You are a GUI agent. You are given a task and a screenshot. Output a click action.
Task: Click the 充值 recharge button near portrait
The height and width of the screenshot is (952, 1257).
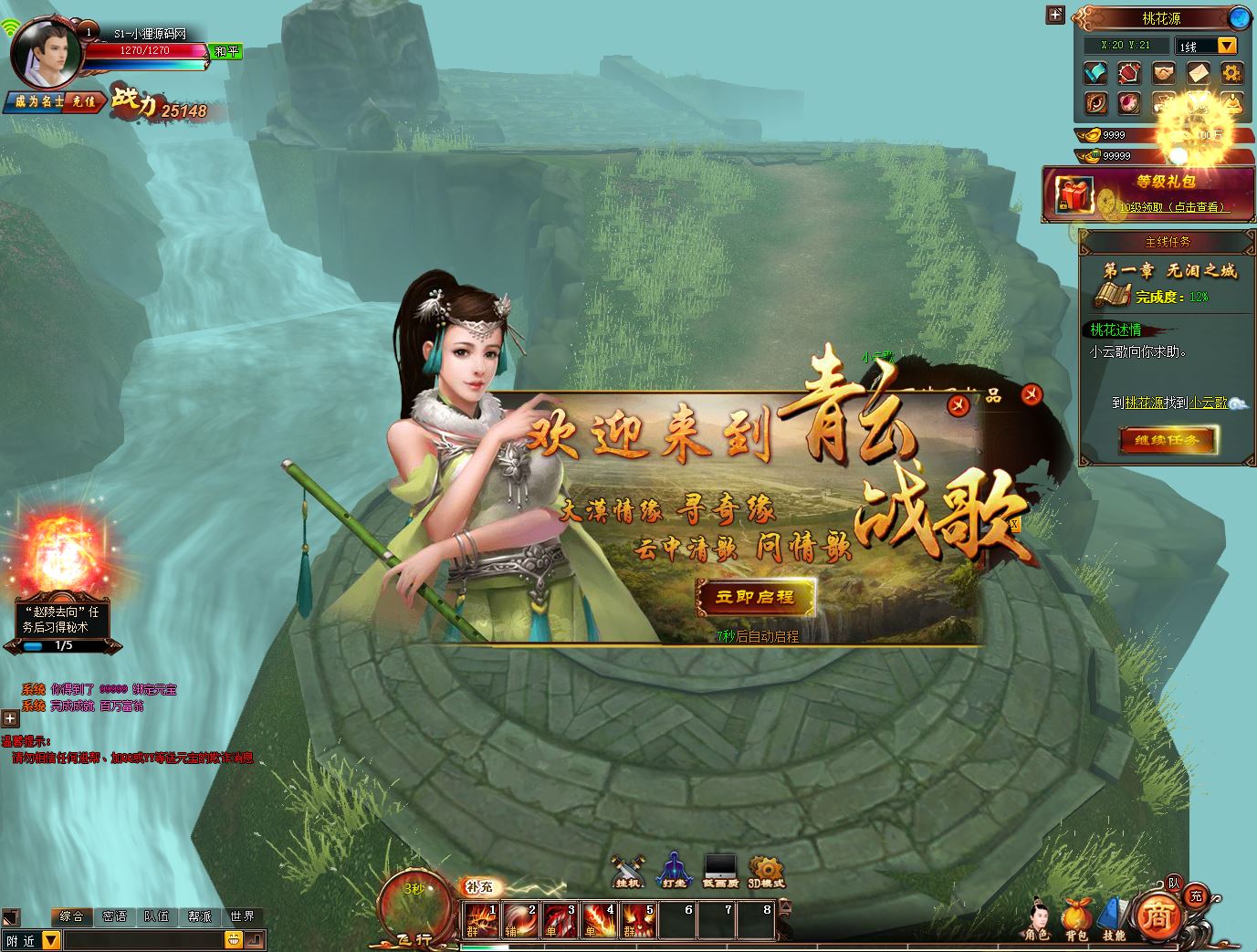click(x=84, y=101)
